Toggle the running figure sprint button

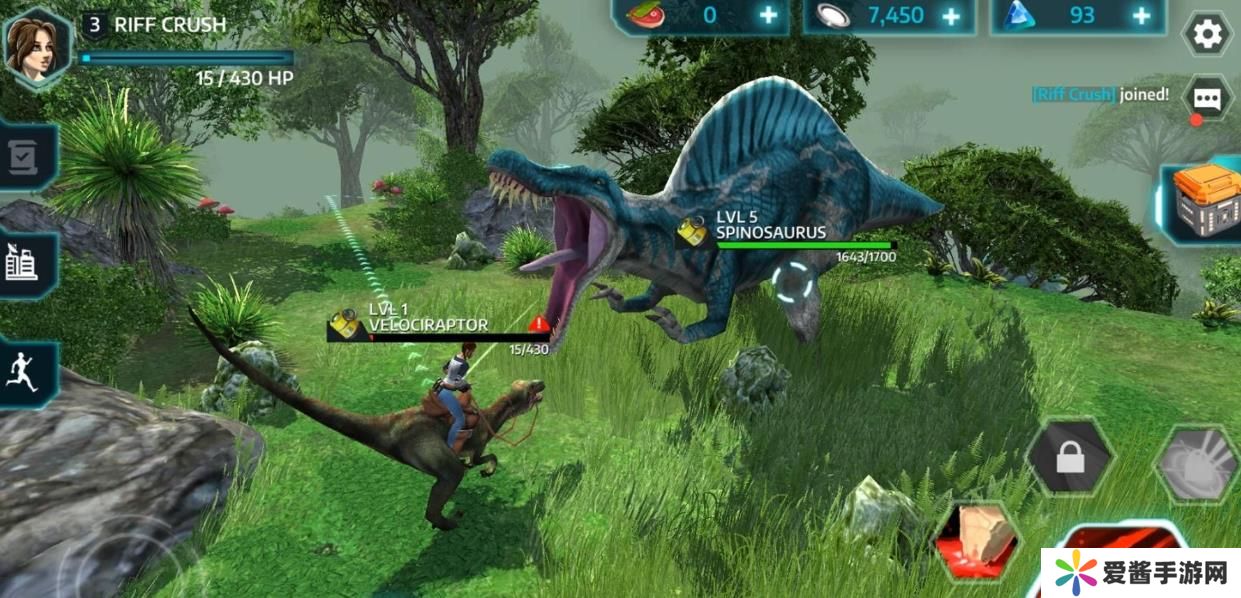[24, 373]
